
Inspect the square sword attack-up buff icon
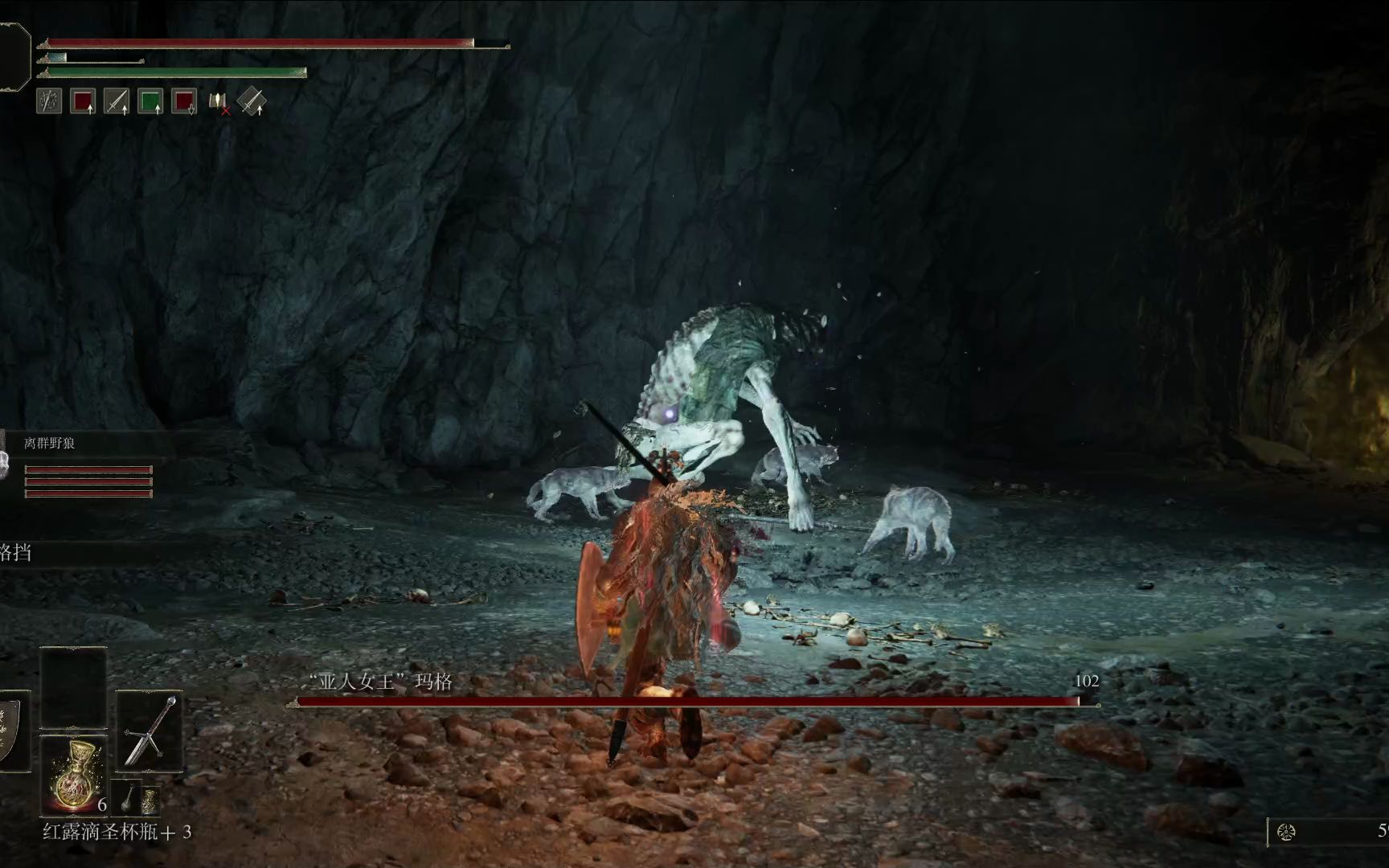[117, 101]
